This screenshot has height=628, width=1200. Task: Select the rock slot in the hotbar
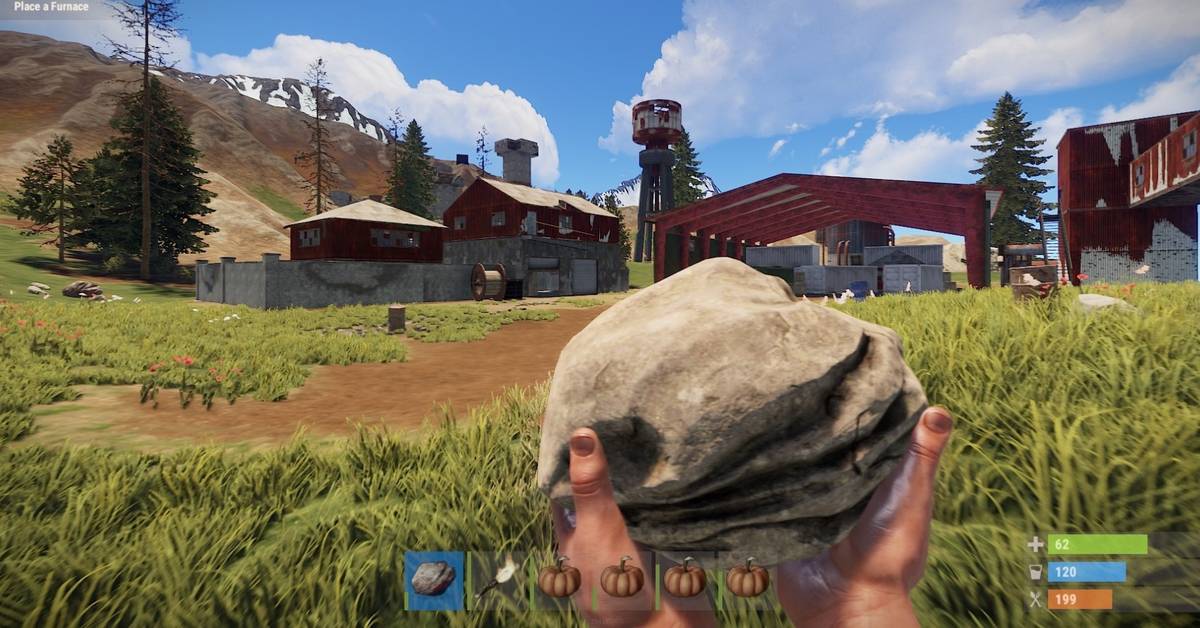pyautogui.click(x=434, y=579)
